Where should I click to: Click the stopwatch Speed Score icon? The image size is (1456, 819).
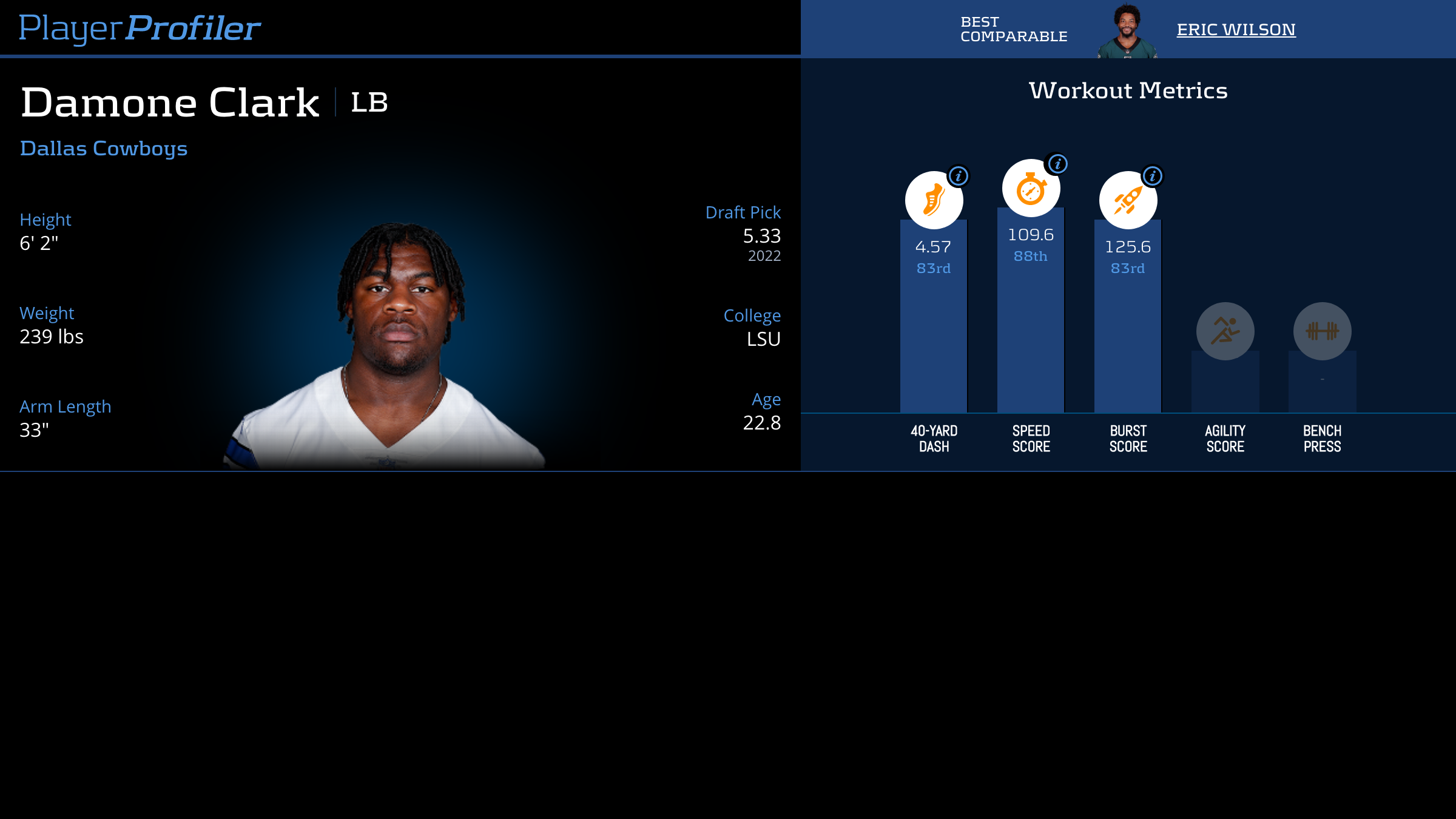coord(1030,189)
